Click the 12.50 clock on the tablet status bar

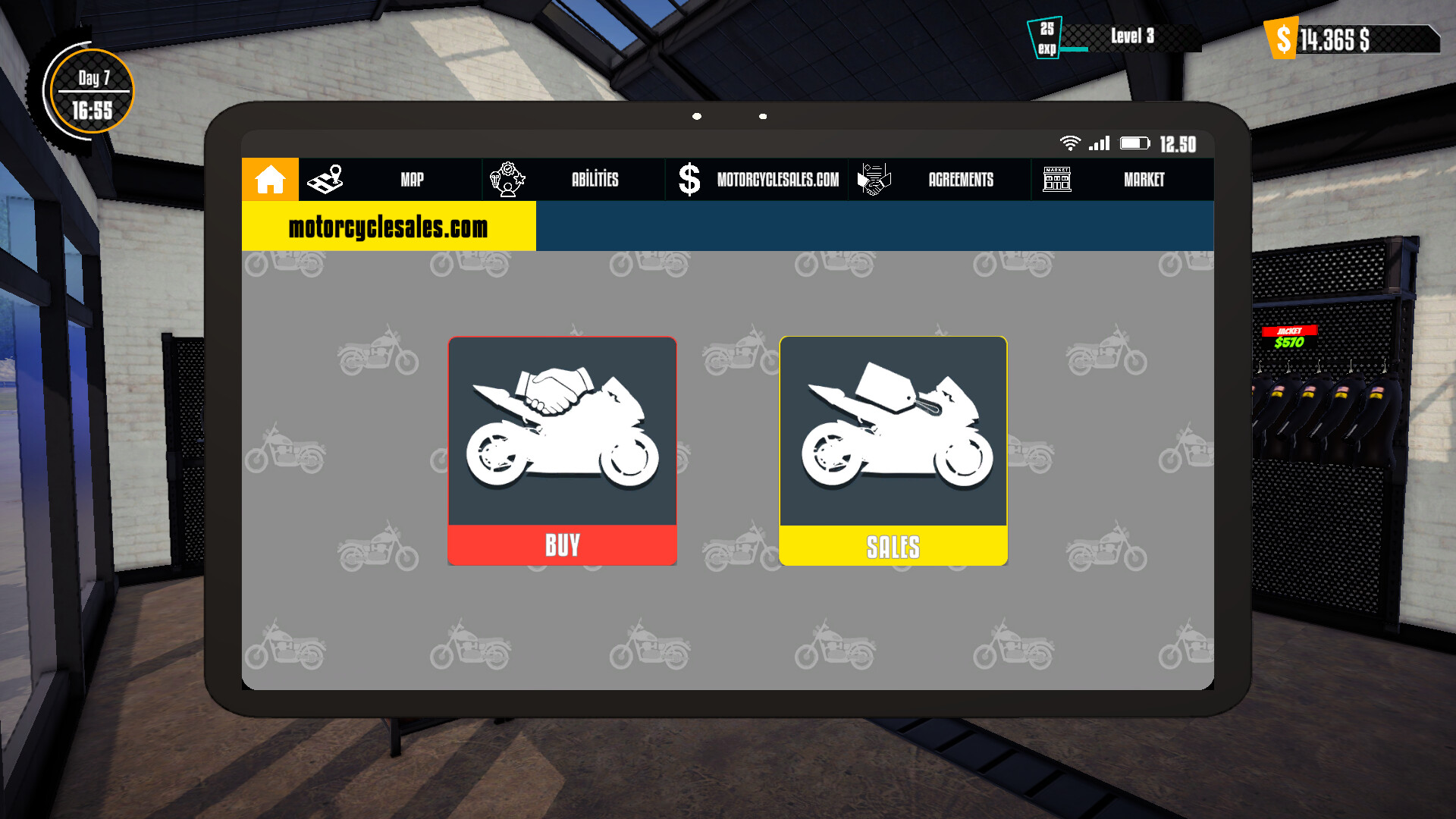tap(1177, 144)
